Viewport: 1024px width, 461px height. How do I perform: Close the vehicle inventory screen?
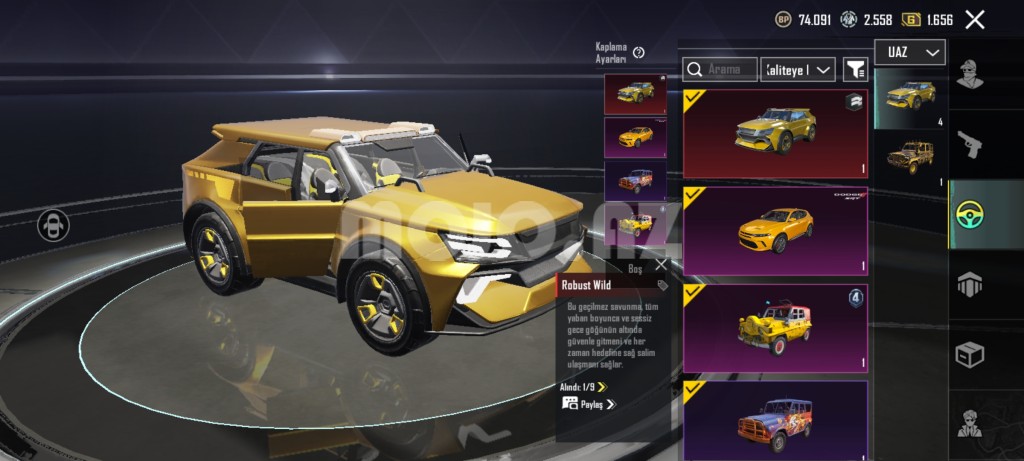[x=975, y=19]
